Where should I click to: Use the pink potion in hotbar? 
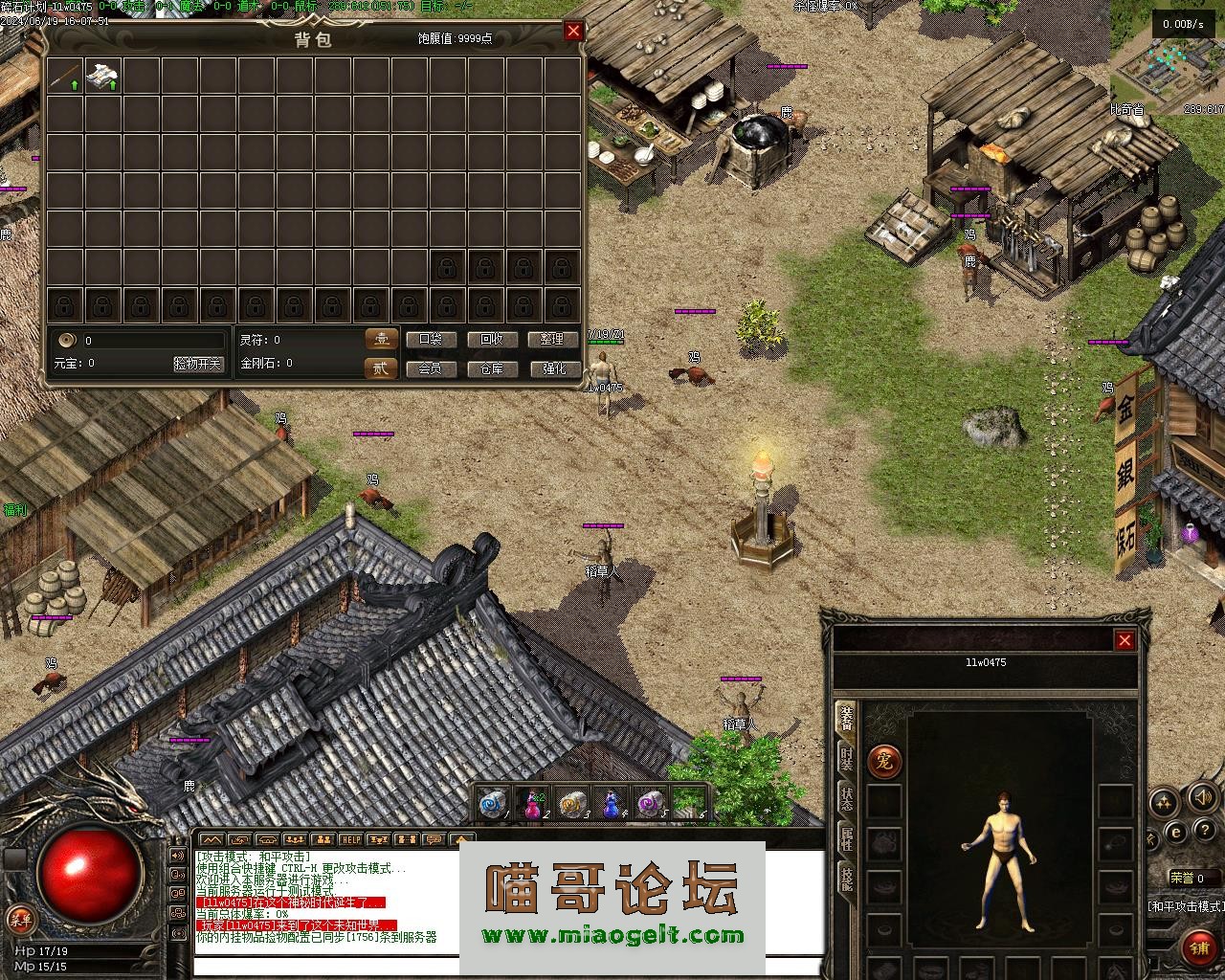pos(534,805)
